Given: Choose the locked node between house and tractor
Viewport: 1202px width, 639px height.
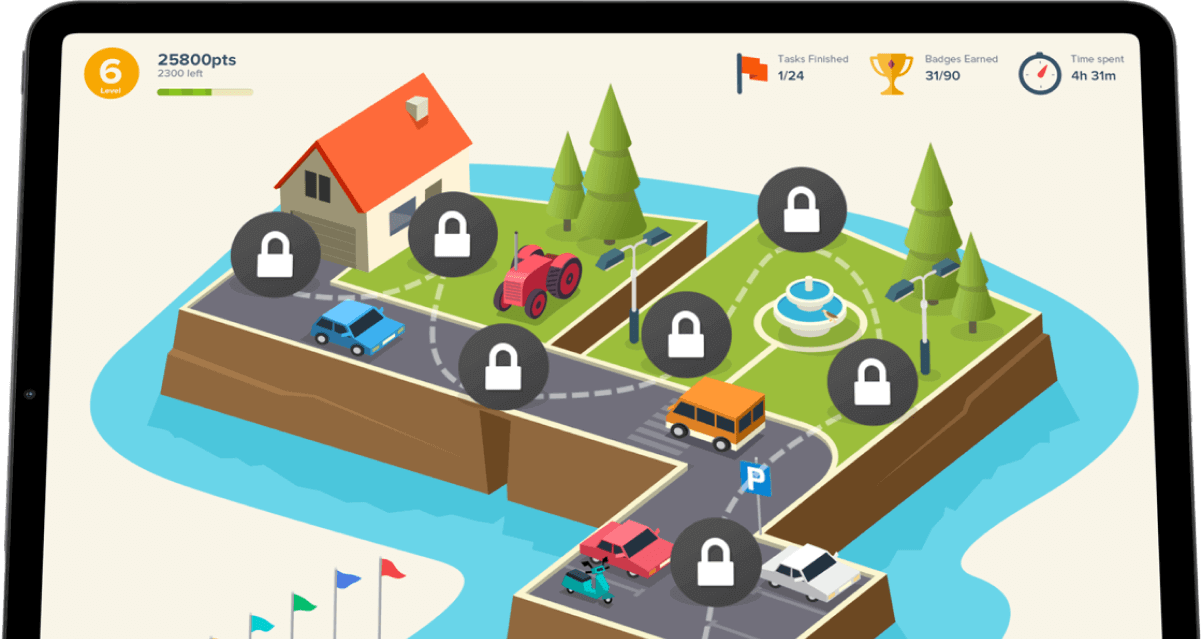Looking at the screenshot, I should click(x=453, y=235).
